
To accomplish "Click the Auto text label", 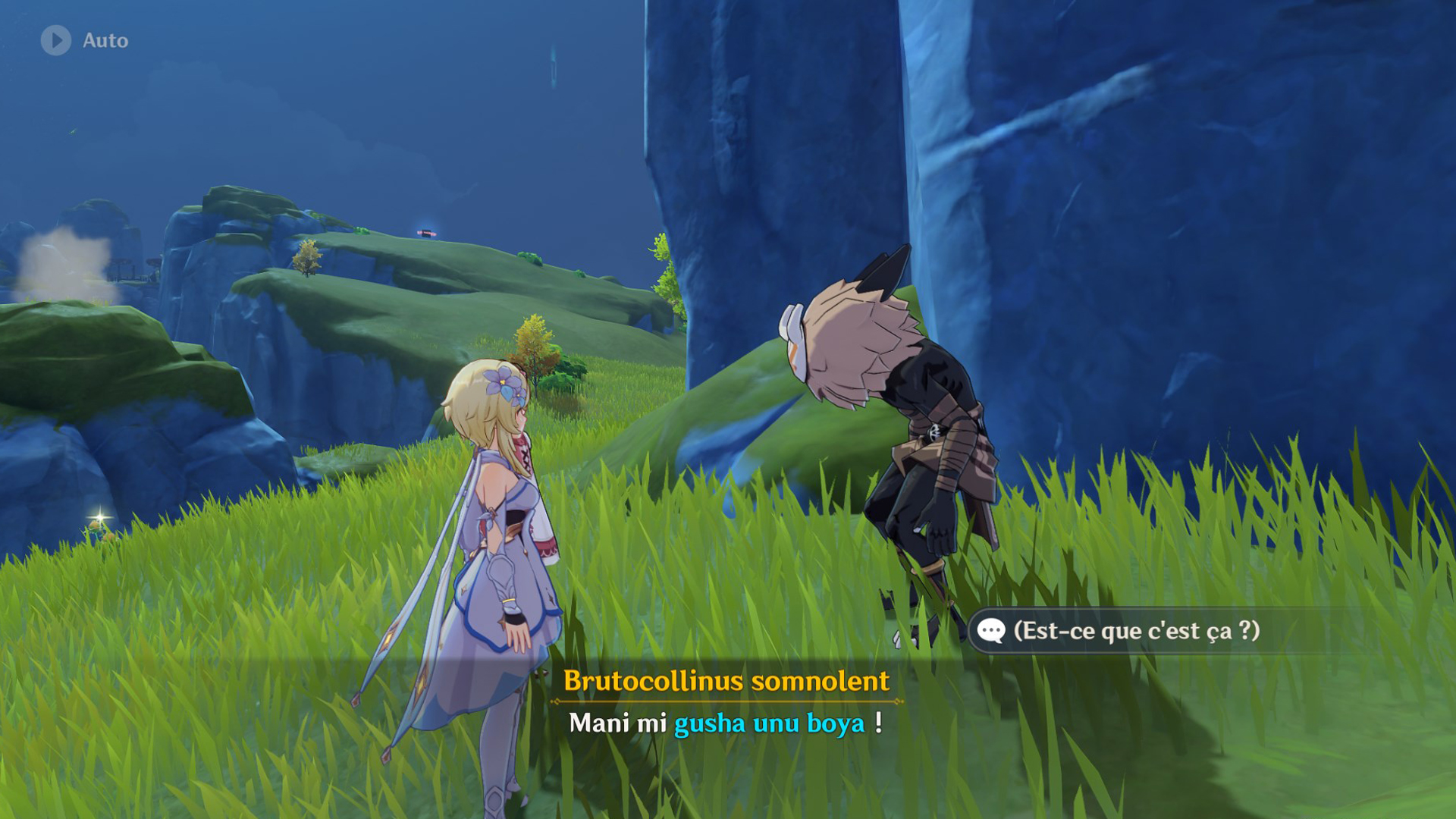I will coord(106,42).
